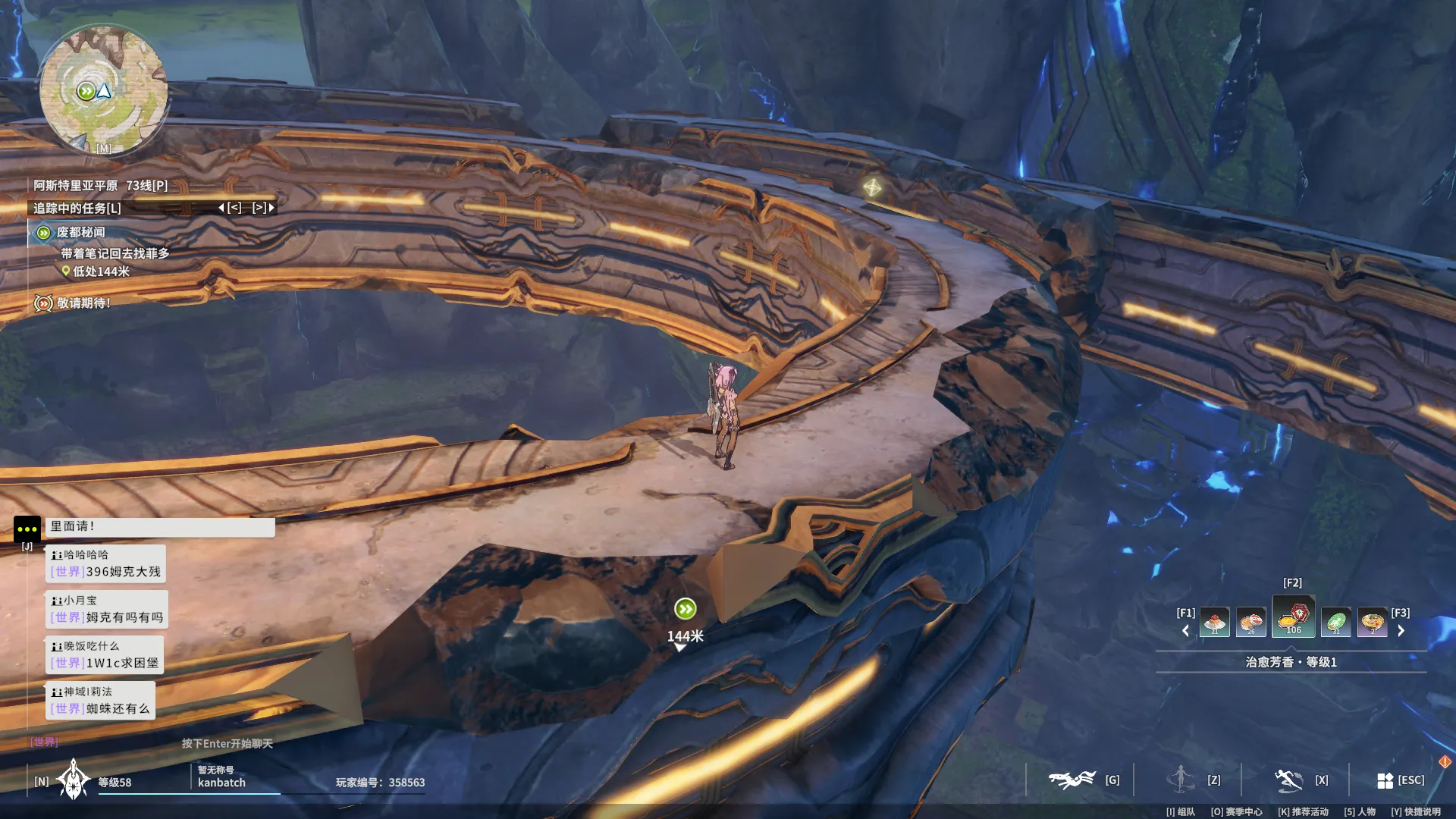
Task: Open the chat bubble icon with three dots
Action: [27, 529]
